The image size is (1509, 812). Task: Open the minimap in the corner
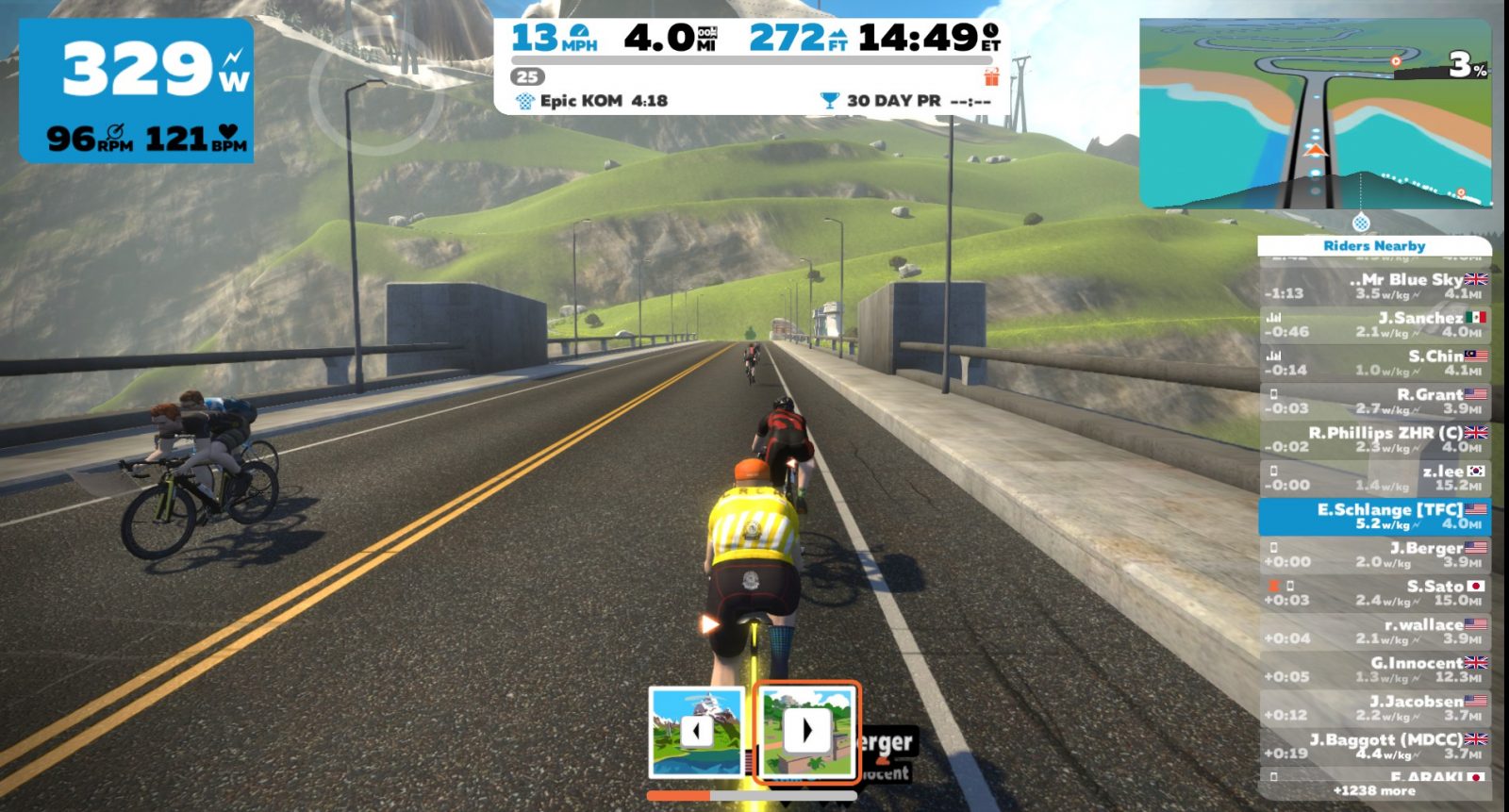coord(1316,113)
